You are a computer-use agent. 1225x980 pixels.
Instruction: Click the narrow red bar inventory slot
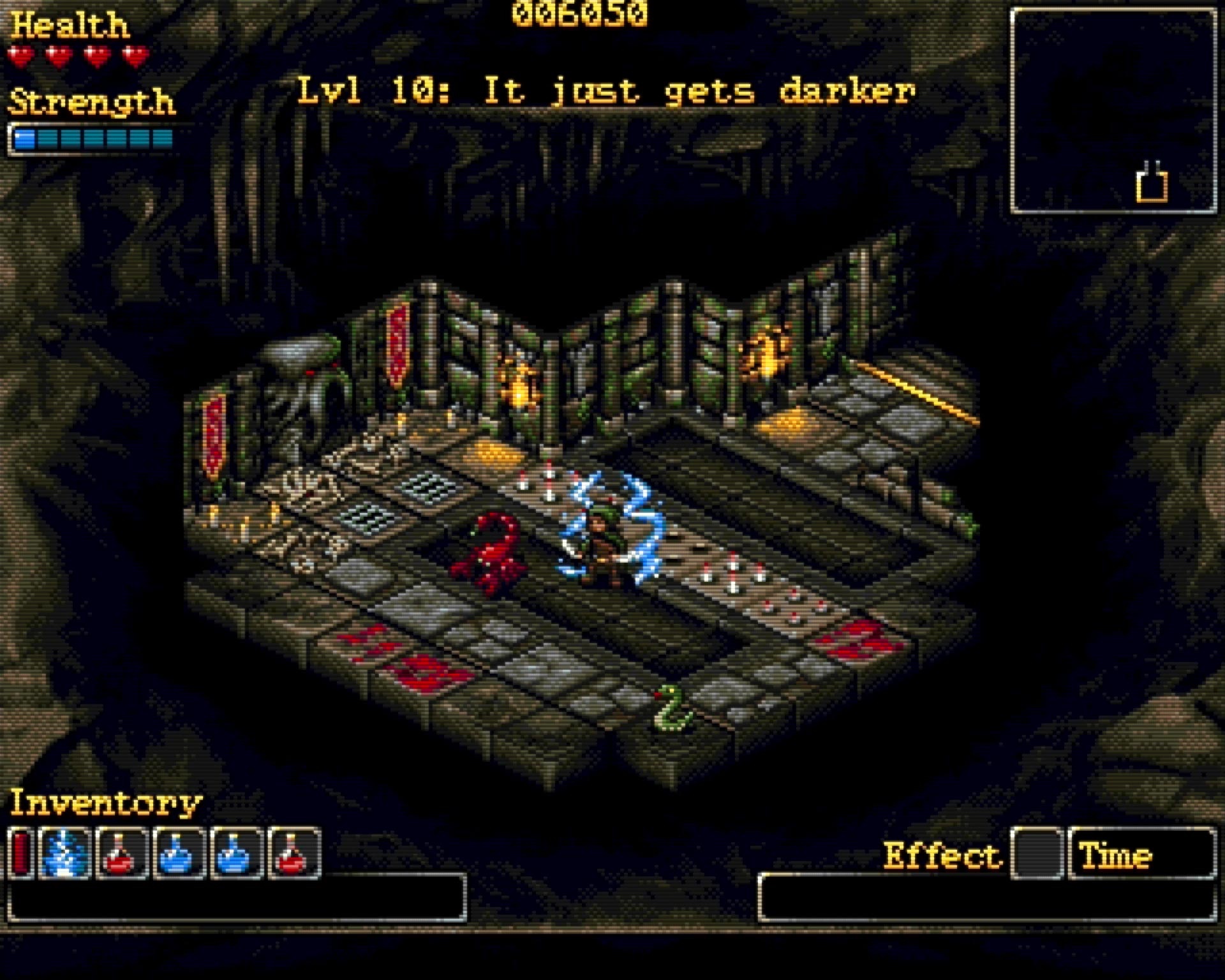[21, 853]
